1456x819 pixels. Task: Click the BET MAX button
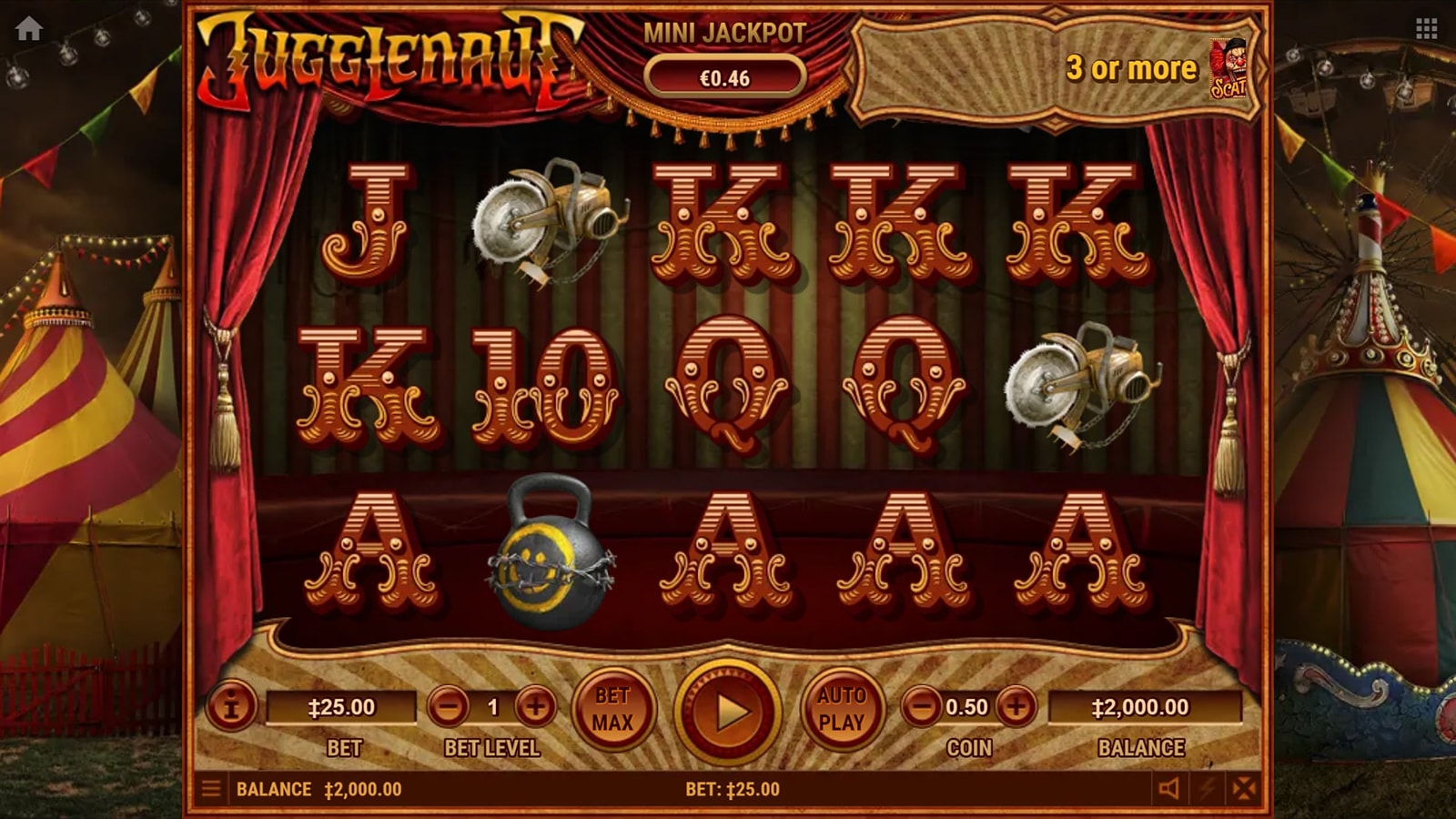click(x=612, y=709)
